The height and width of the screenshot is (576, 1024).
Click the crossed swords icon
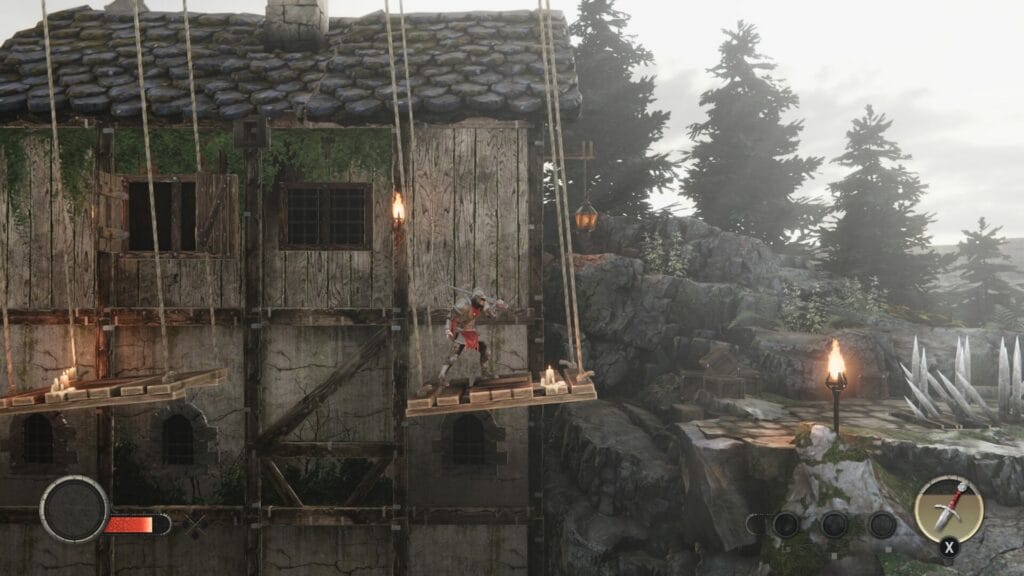196,524
